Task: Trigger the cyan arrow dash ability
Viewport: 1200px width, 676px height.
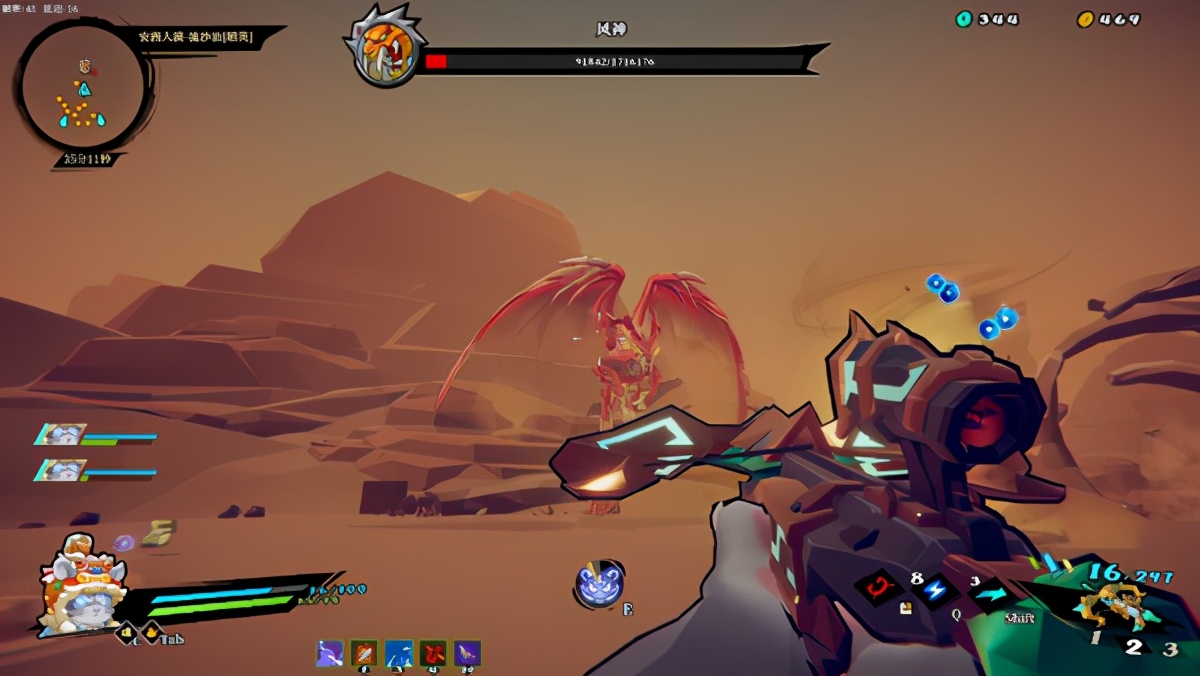Action: 990,593
